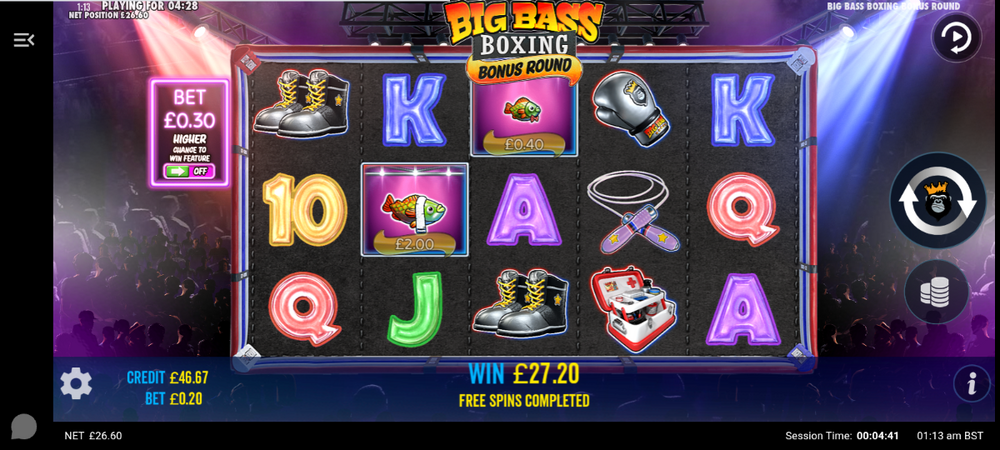1000x450 pixels.
Task: Spin the reels with the gorilla button
Action: (937, 200)
